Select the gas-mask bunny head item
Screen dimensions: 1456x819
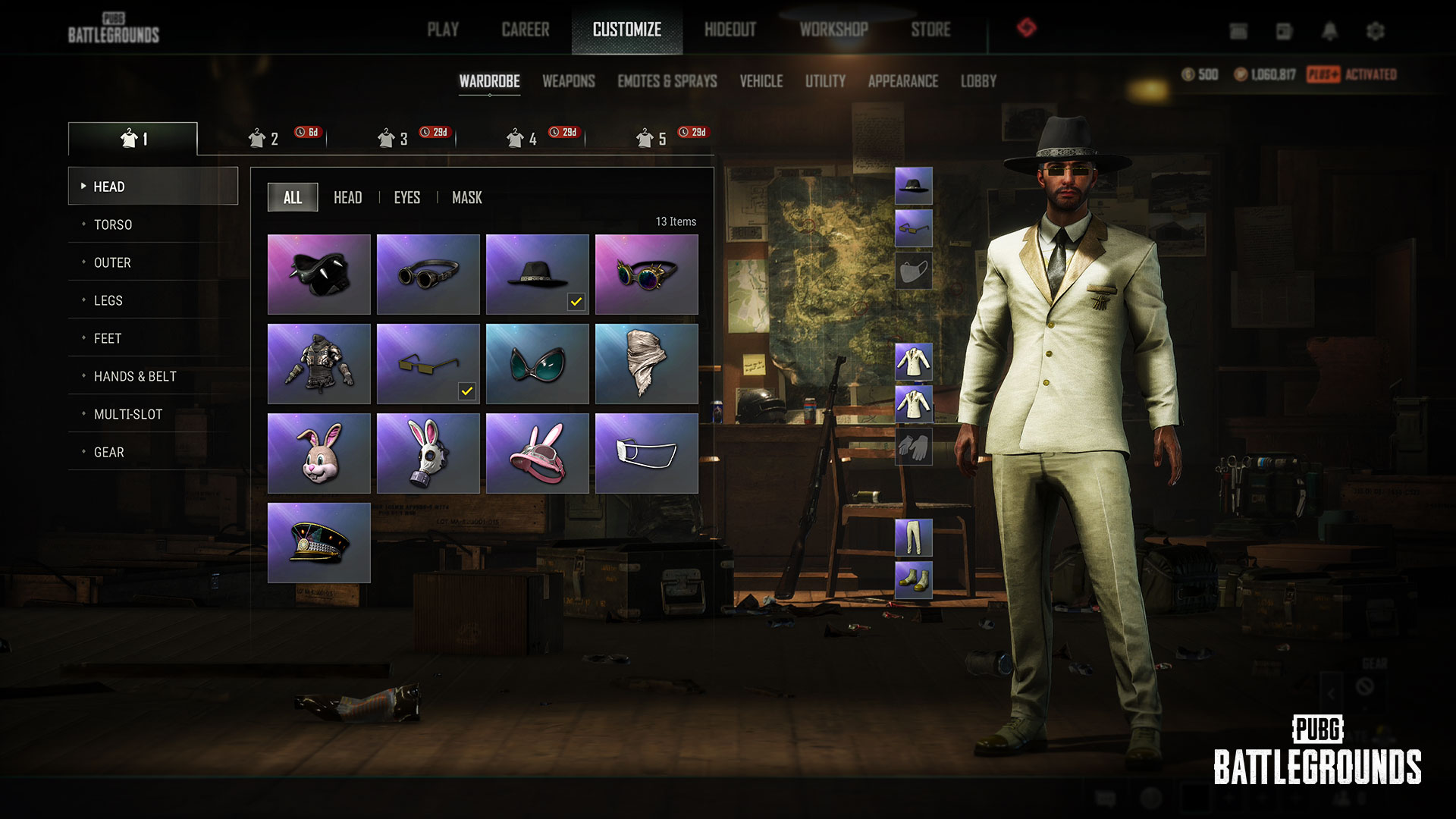(x=428, y=453)
